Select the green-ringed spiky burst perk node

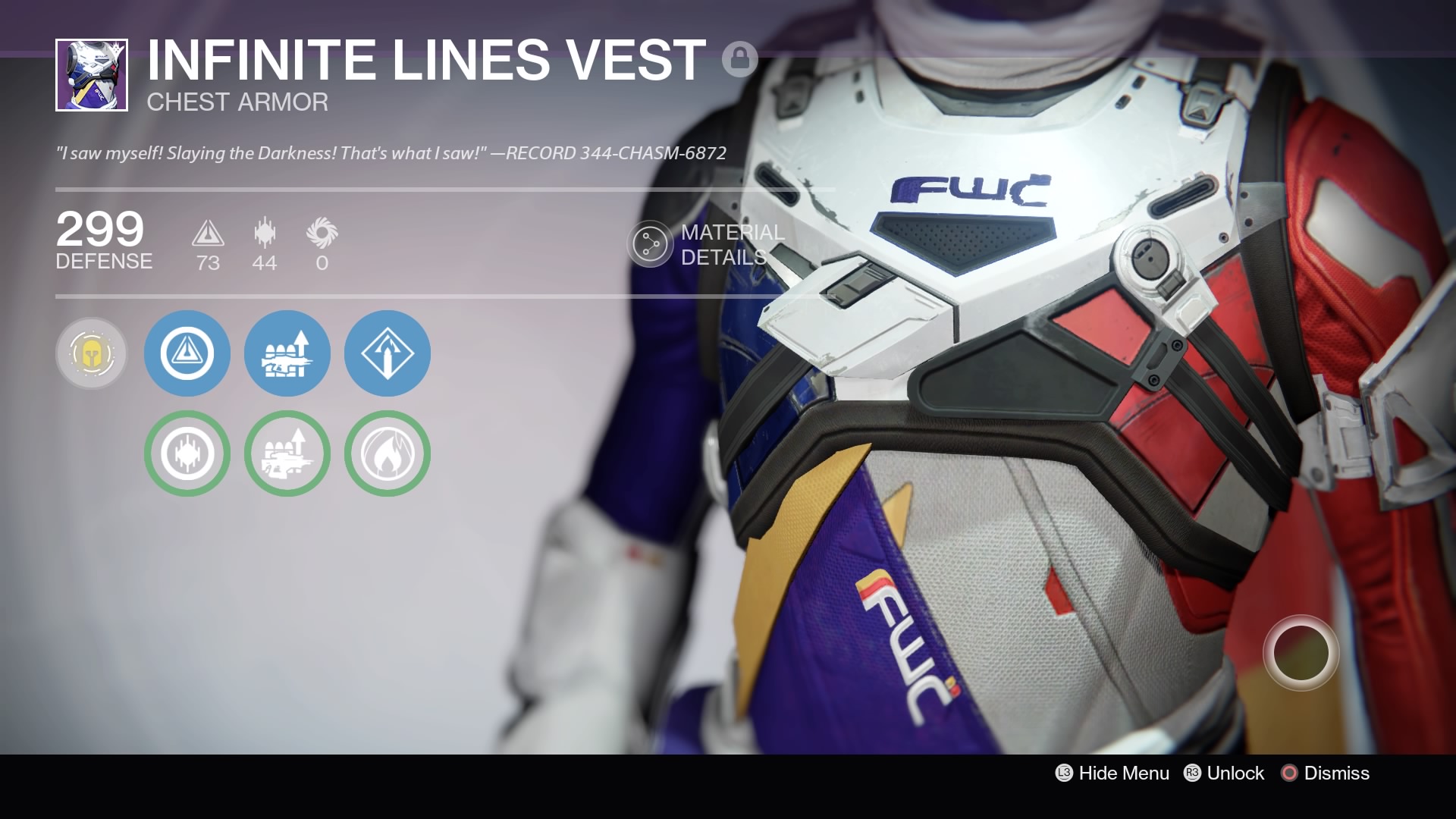187,453
